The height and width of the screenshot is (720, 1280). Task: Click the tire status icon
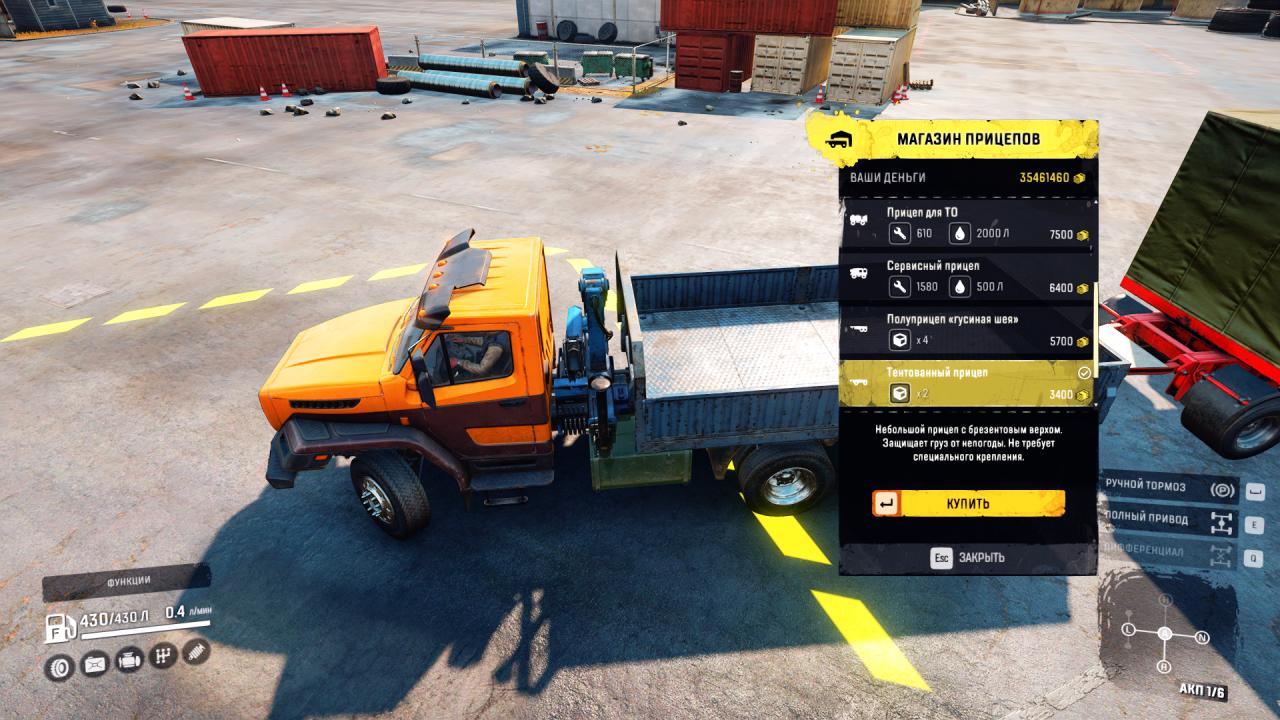[60, 665]
